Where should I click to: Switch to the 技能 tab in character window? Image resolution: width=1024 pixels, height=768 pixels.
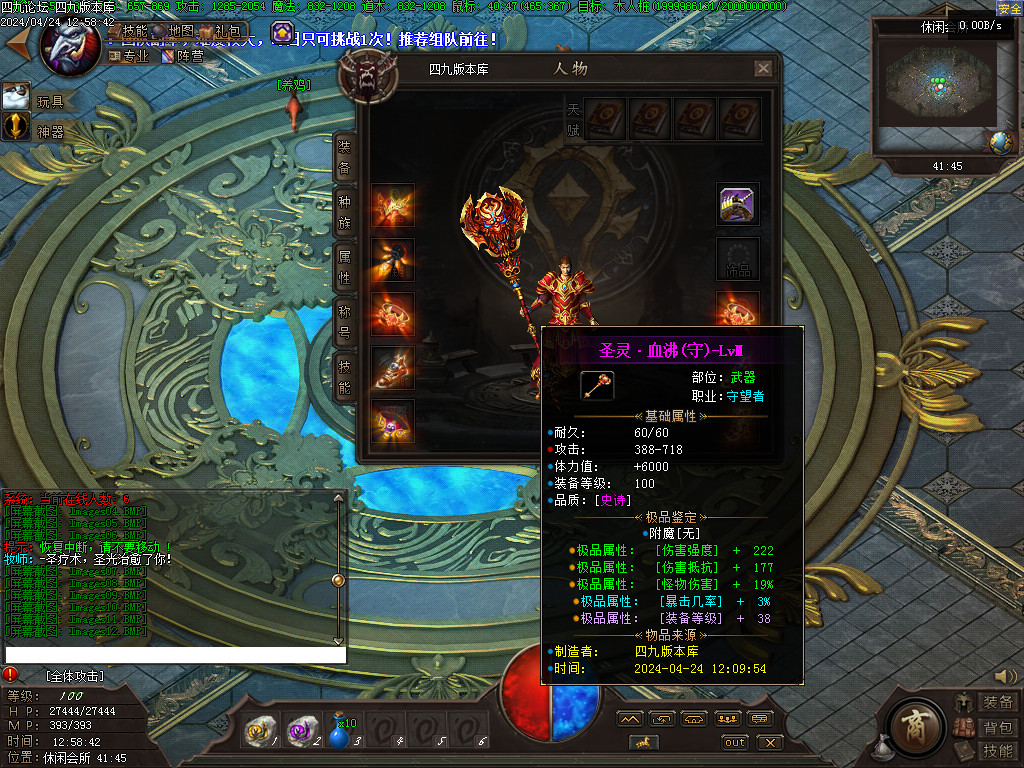pos(344,377)
